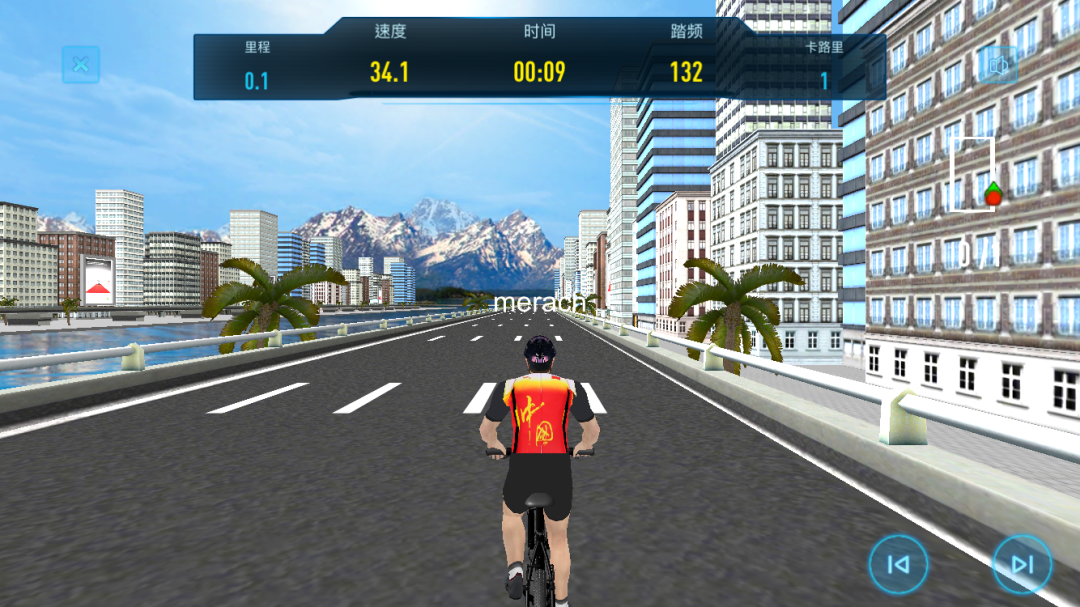
Task: Toggle the sound with the speaker icon
Action: (x=997, y=66)
